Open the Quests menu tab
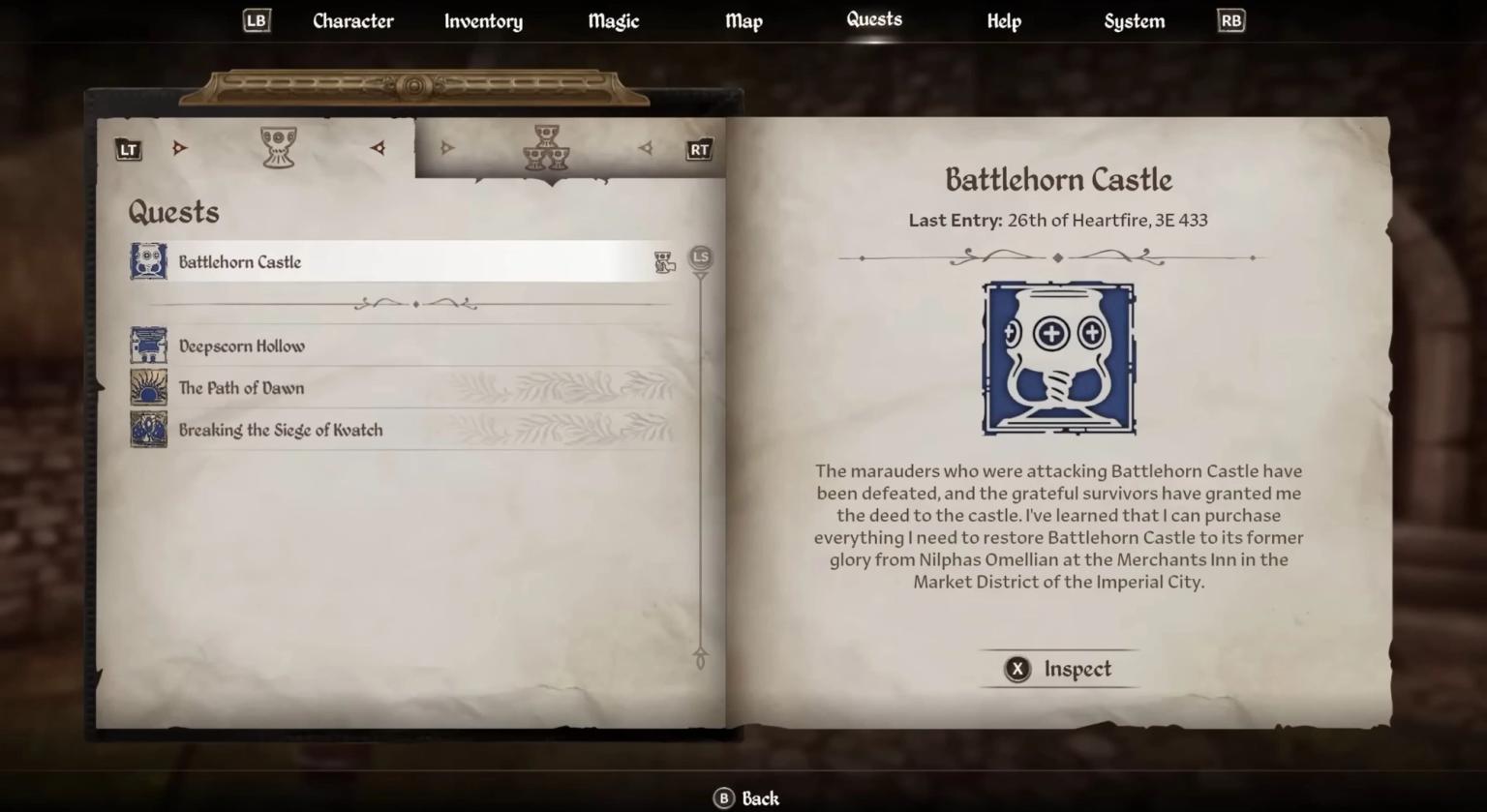1487x812 pixels. pyautogui.click(x=872, y=20)
